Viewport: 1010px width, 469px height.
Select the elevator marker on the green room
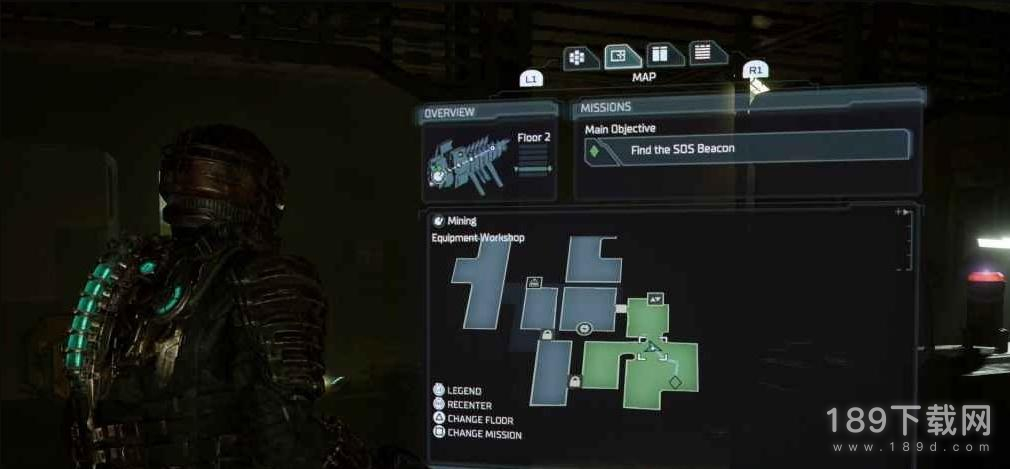[x=655, y=298]
